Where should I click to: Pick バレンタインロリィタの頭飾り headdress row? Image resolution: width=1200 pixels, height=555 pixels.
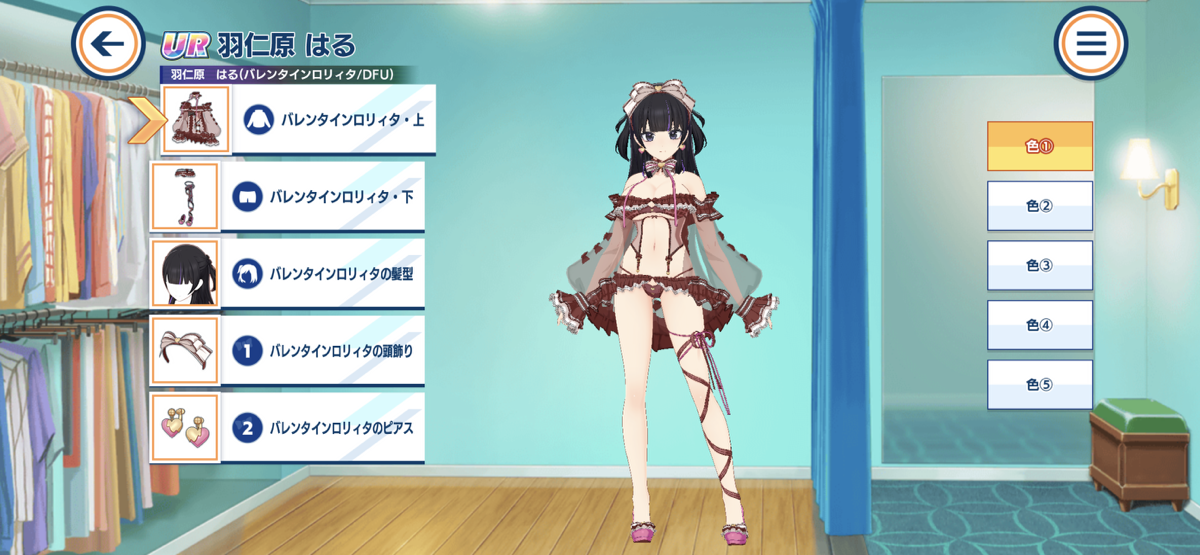330,351
